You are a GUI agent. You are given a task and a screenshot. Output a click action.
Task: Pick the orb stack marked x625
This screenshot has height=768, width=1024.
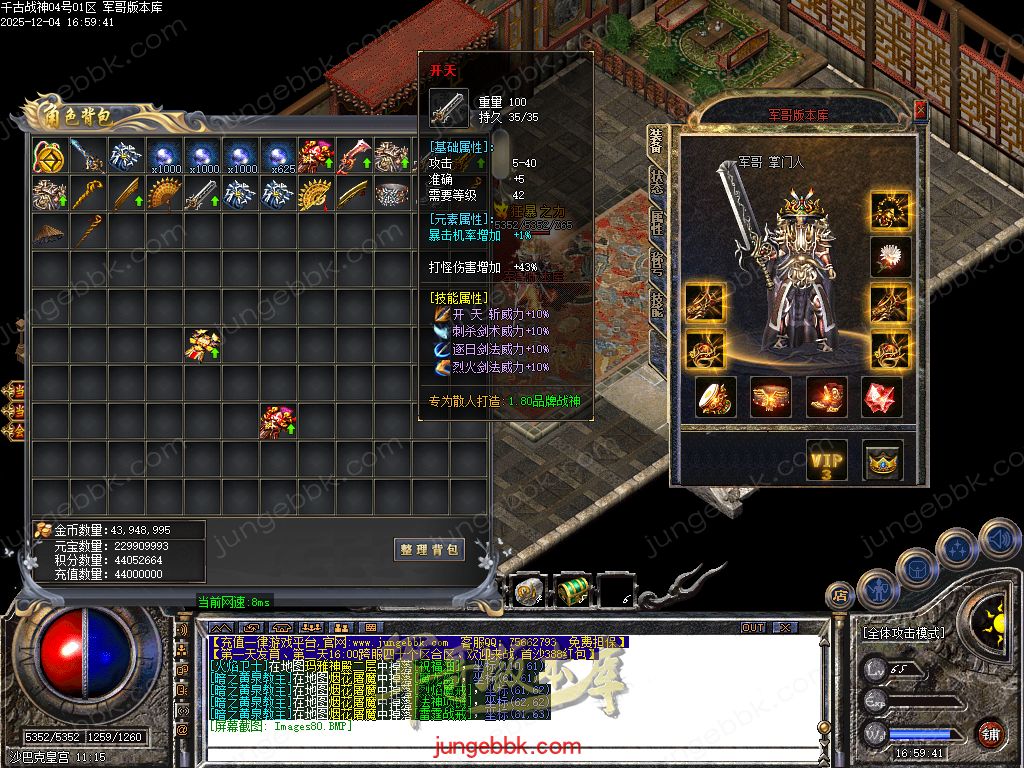(x=277, y=157)
